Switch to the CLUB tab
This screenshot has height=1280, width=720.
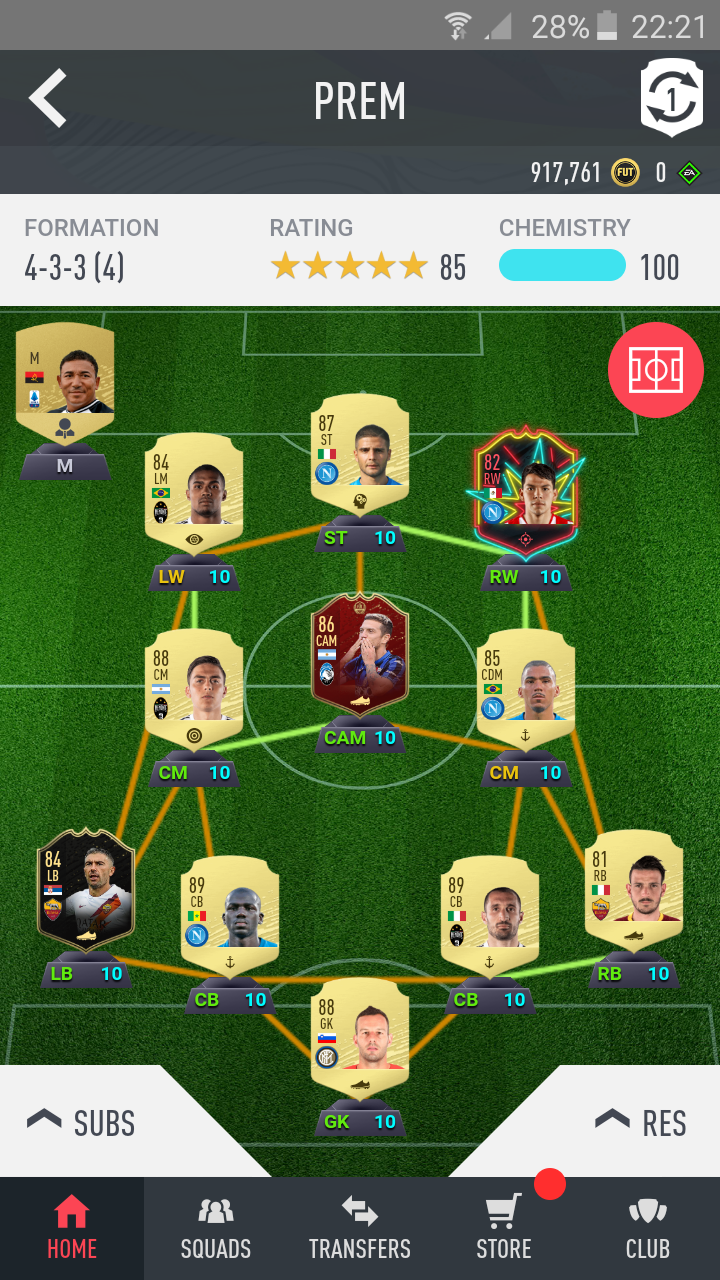click(x=648, y=1229)
